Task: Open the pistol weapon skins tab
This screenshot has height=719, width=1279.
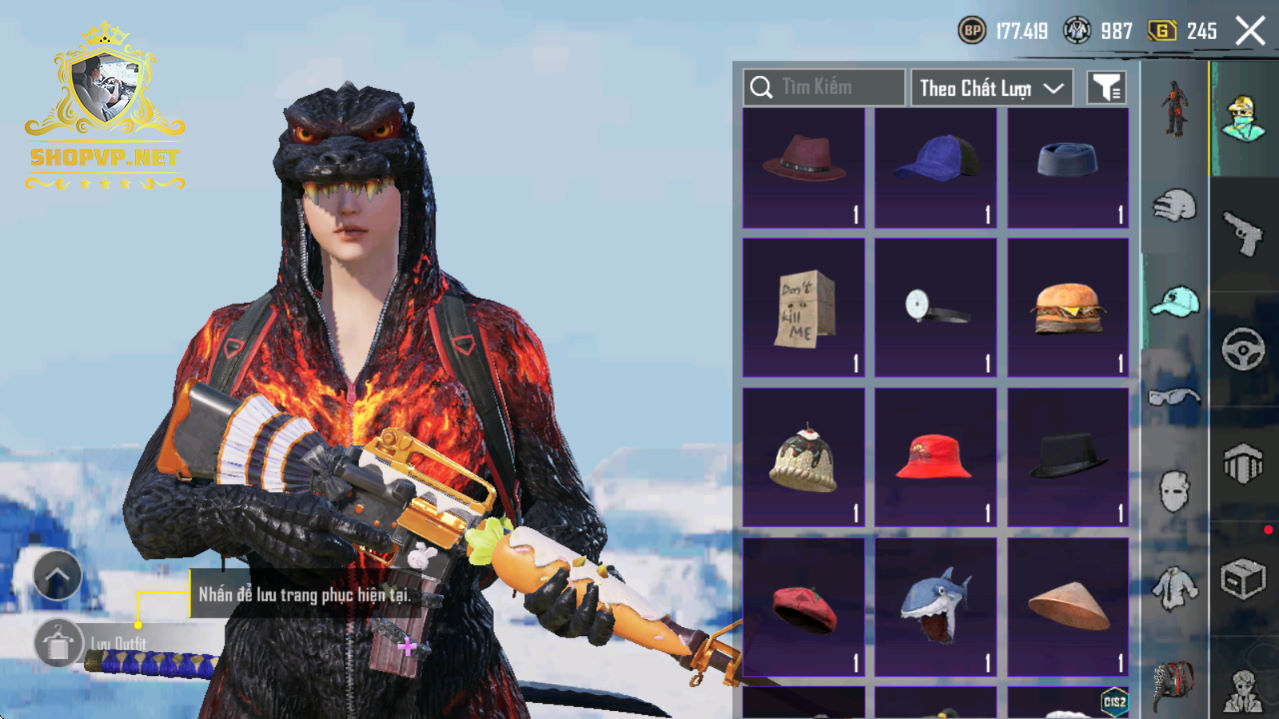Action: pyautogui.click(x=1243, y=233)
